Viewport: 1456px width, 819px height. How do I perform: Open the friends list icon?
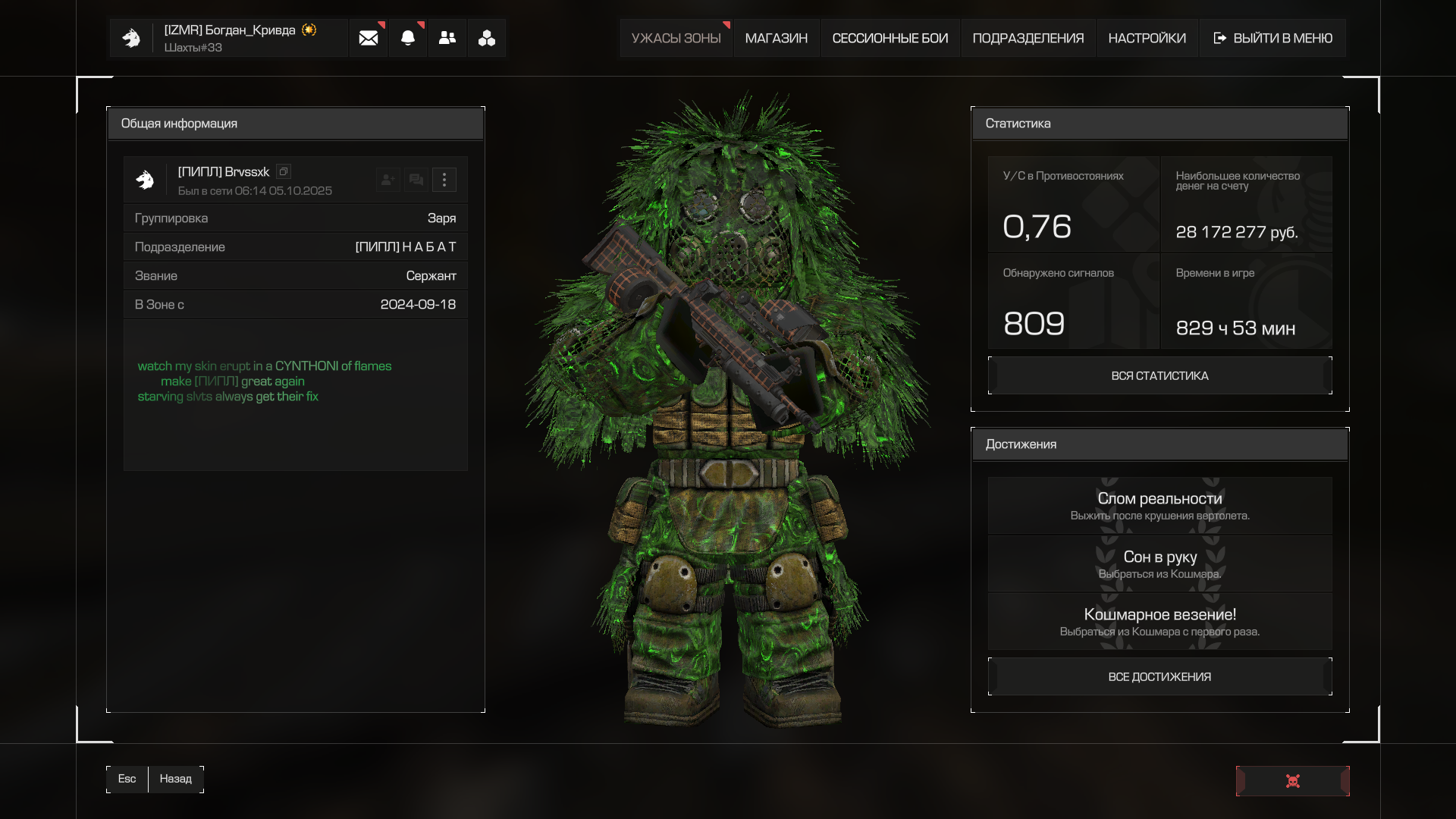tap(447, 38)
